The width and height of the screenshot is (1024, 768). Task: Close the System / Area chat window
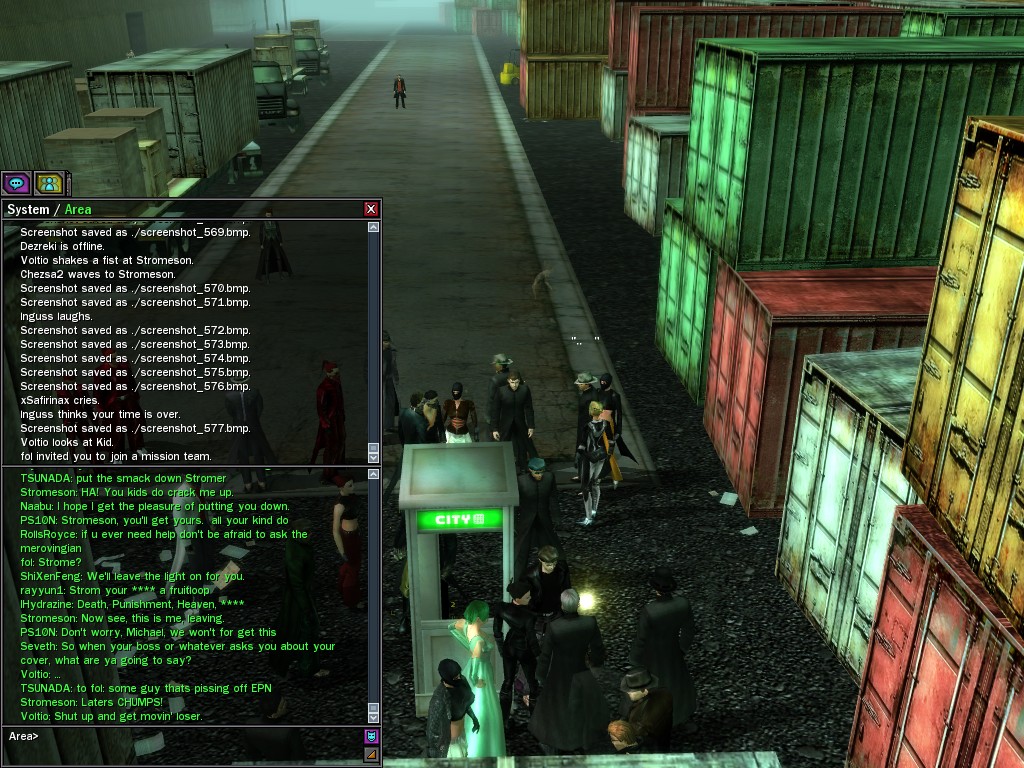point(371,209)
